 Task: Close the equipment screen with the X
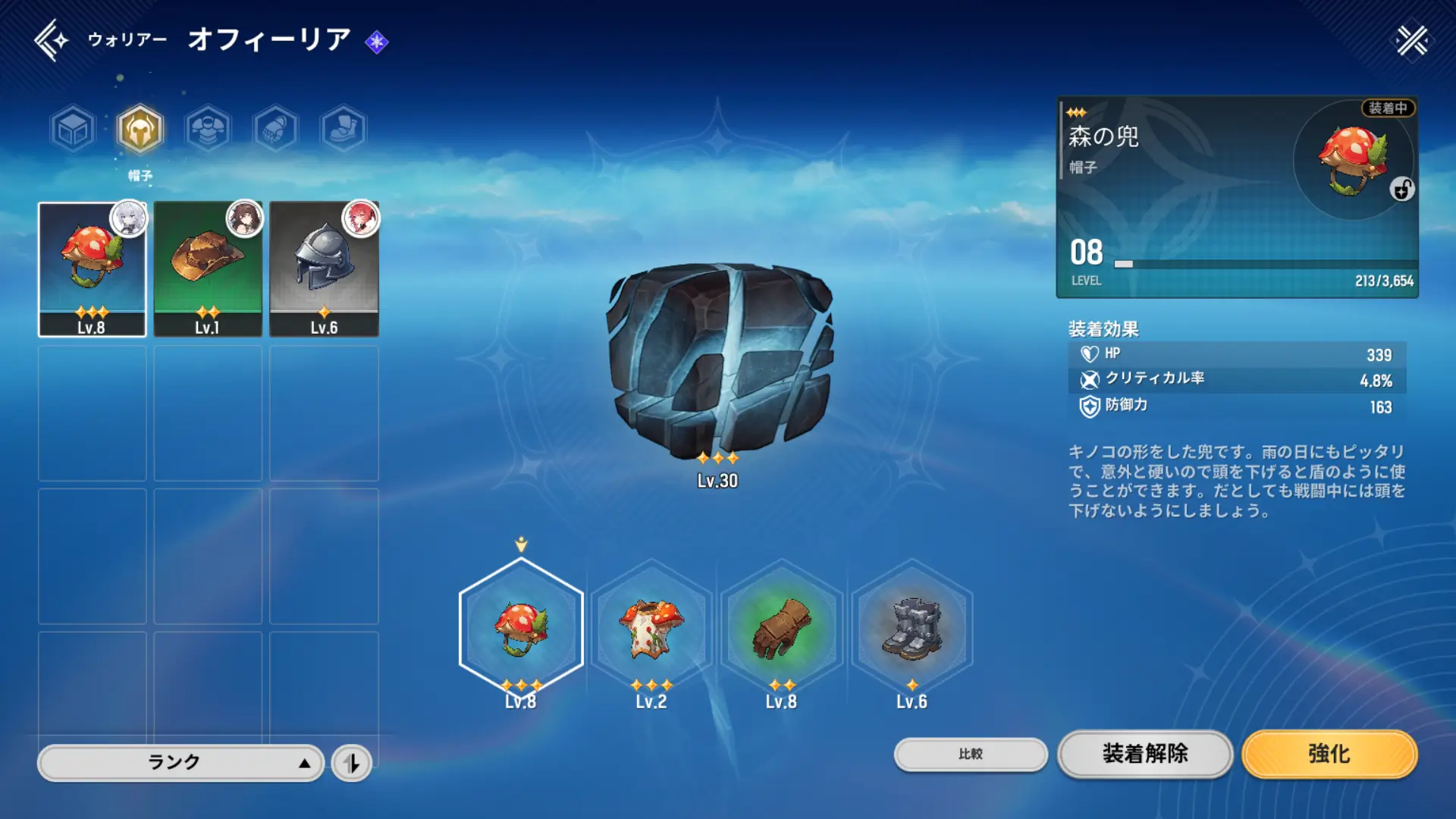point(1412,40)
